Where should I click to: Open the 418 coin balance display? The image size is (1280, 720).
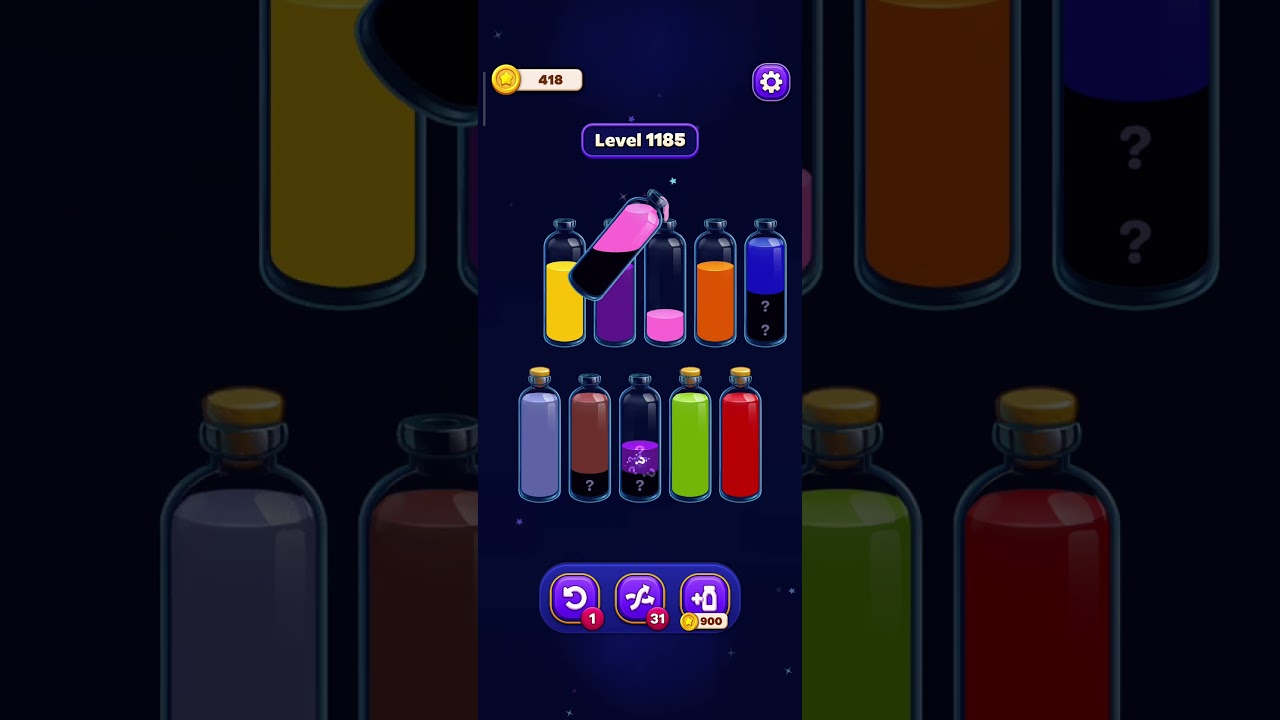pos(537,80)
